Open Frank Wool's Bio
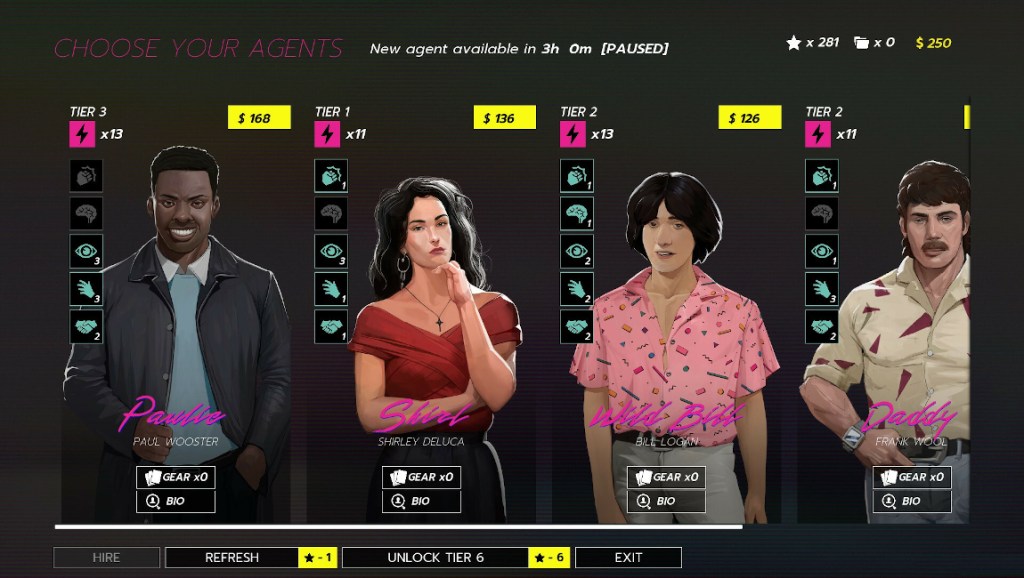This screenshot has height=578, width=1024. click(911, 501)
